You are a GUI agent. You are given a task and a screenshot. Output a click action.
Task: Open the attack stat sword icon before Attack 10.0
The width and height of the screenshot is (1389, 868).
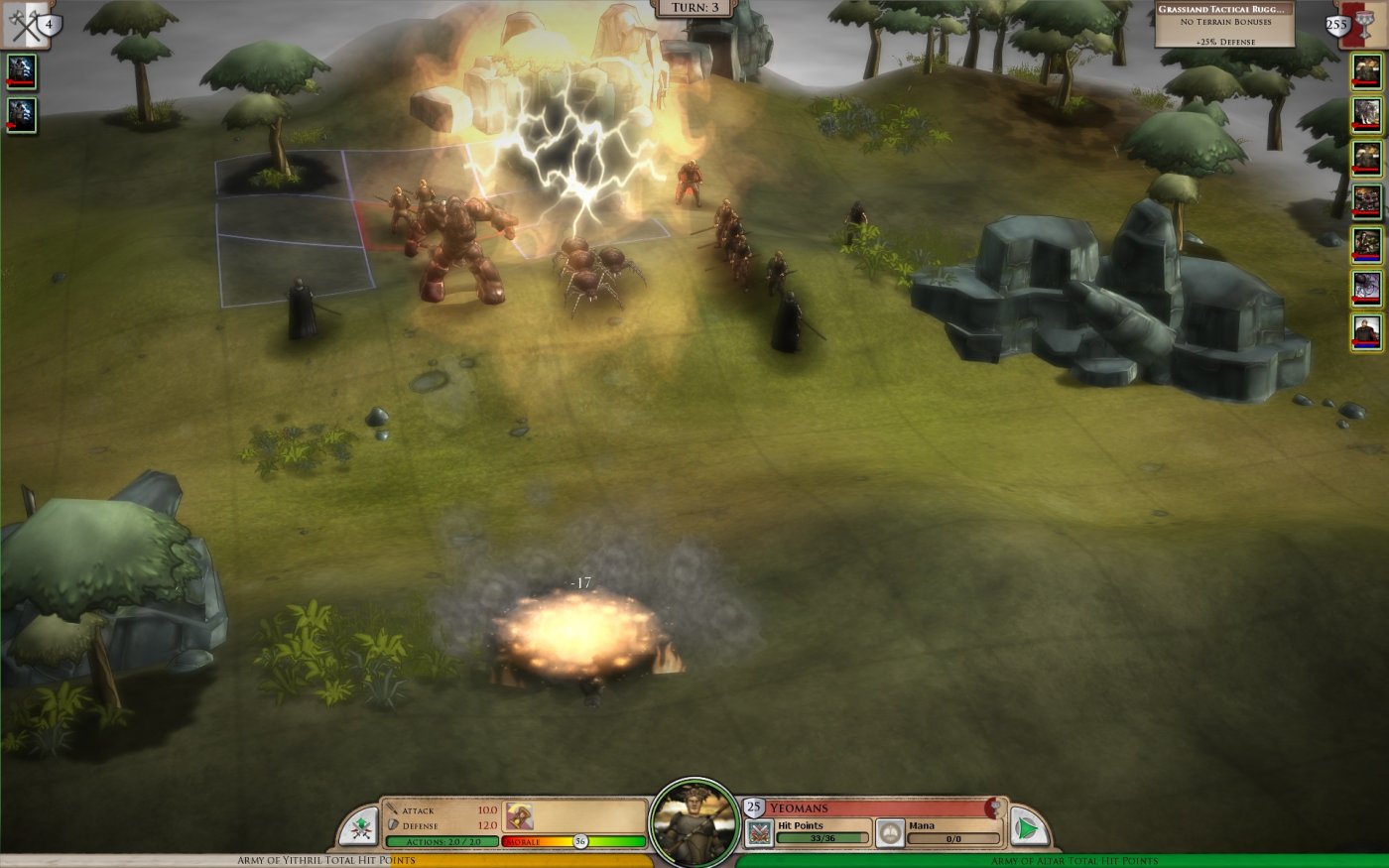(394, 809)
